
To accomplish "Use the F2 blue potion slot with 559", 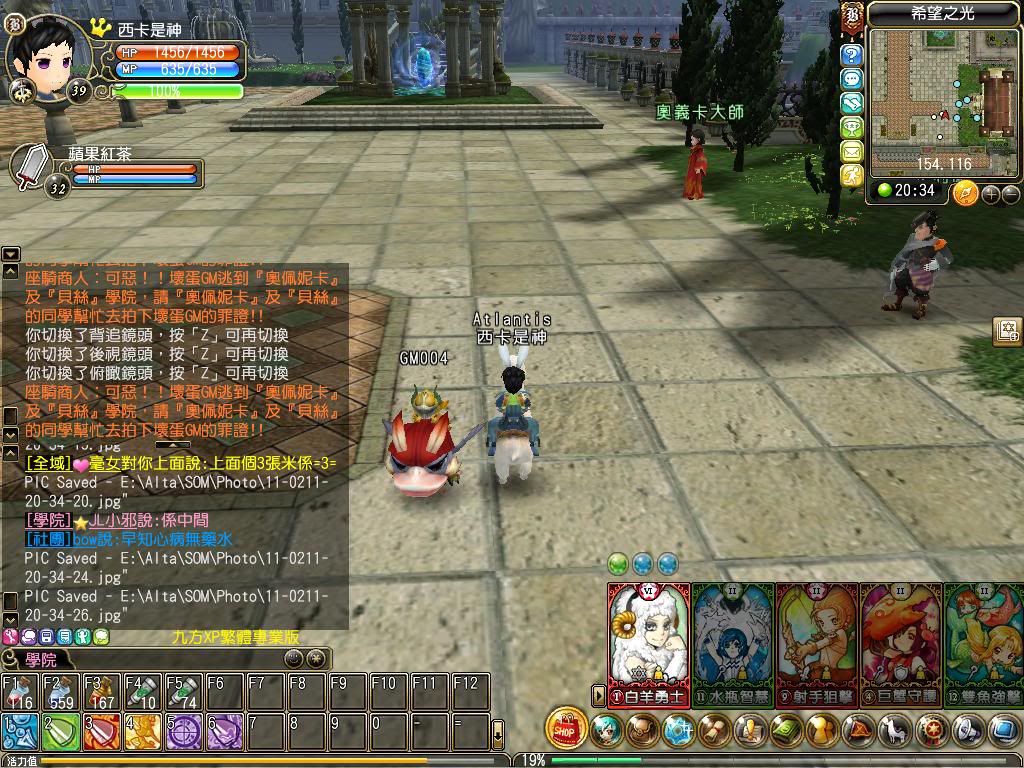I will 61,692.
